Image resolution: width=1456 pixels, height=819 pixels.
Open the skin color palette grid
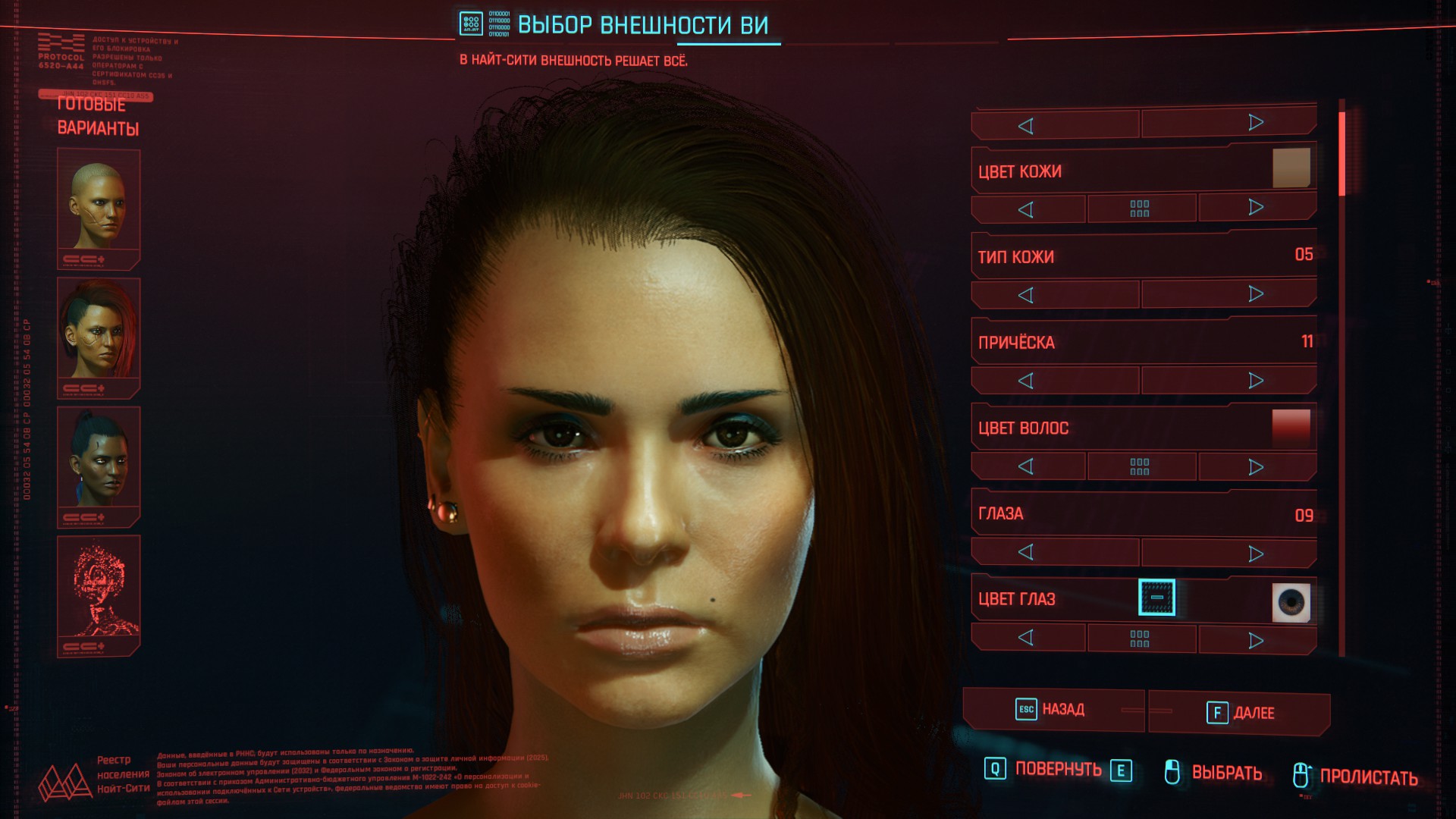[1140, 209]
